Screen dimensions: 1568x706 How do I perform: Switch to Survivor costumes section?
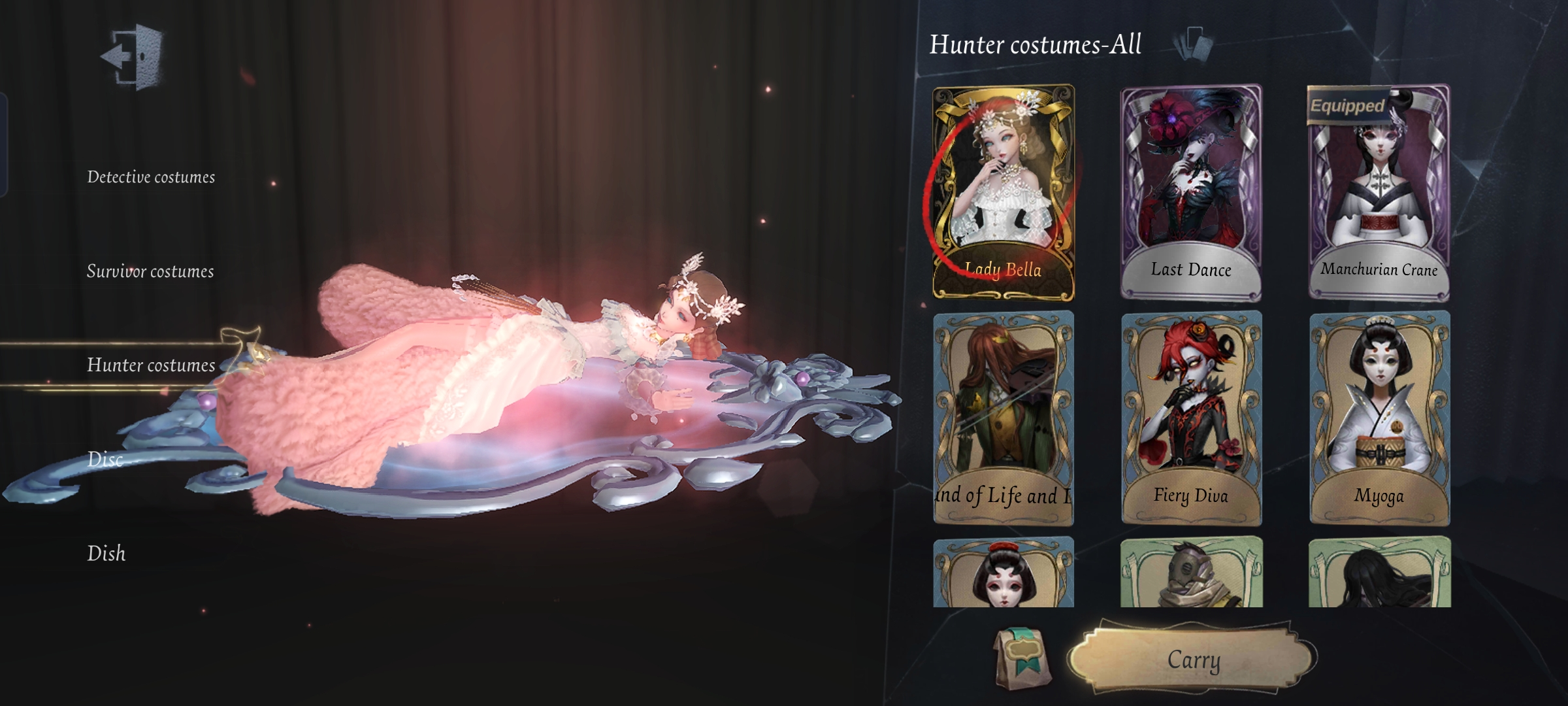click(x=150, y=272)
